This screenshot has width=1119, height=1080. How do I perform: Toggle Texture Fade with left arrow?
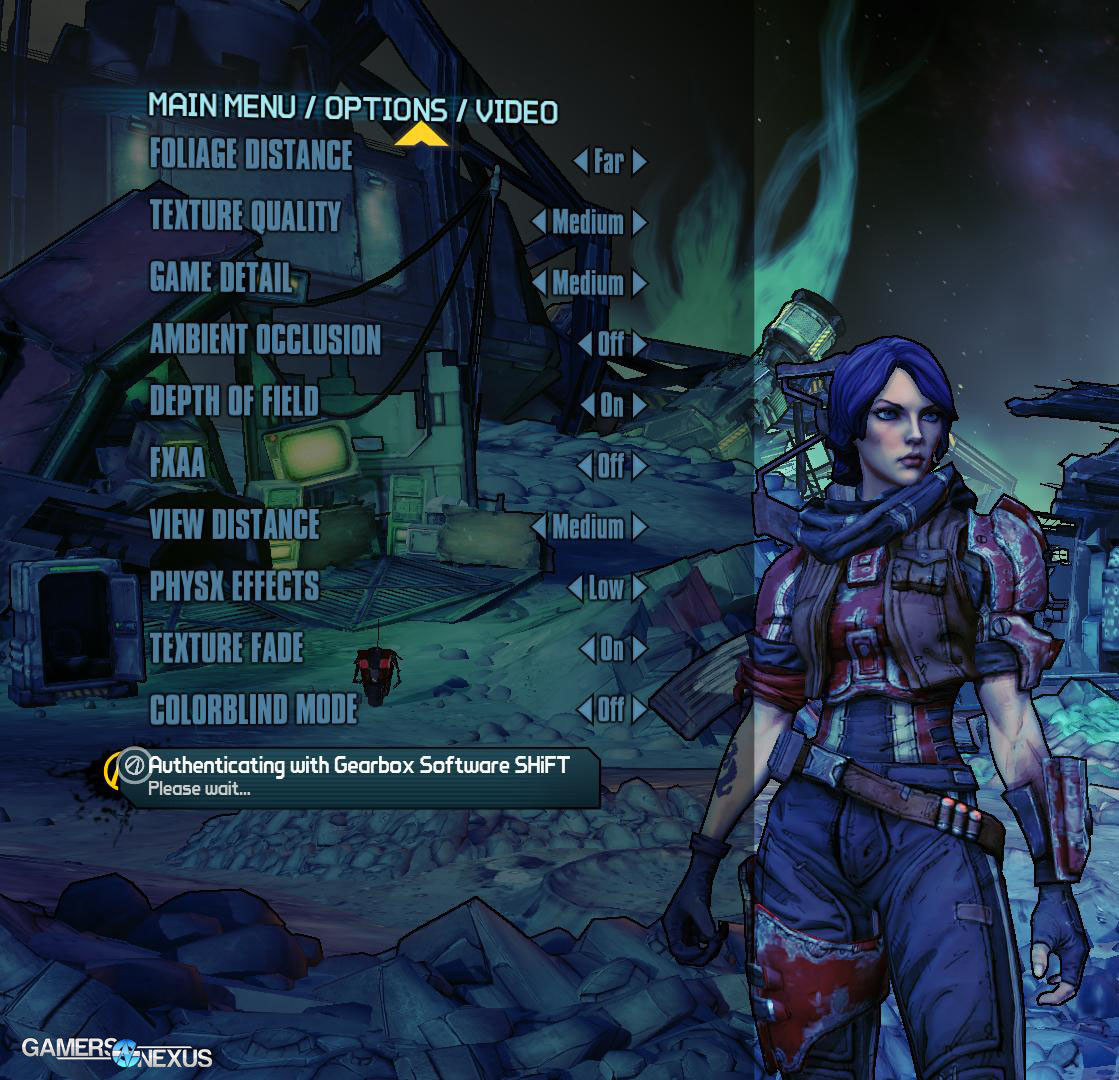coord(586,649)
